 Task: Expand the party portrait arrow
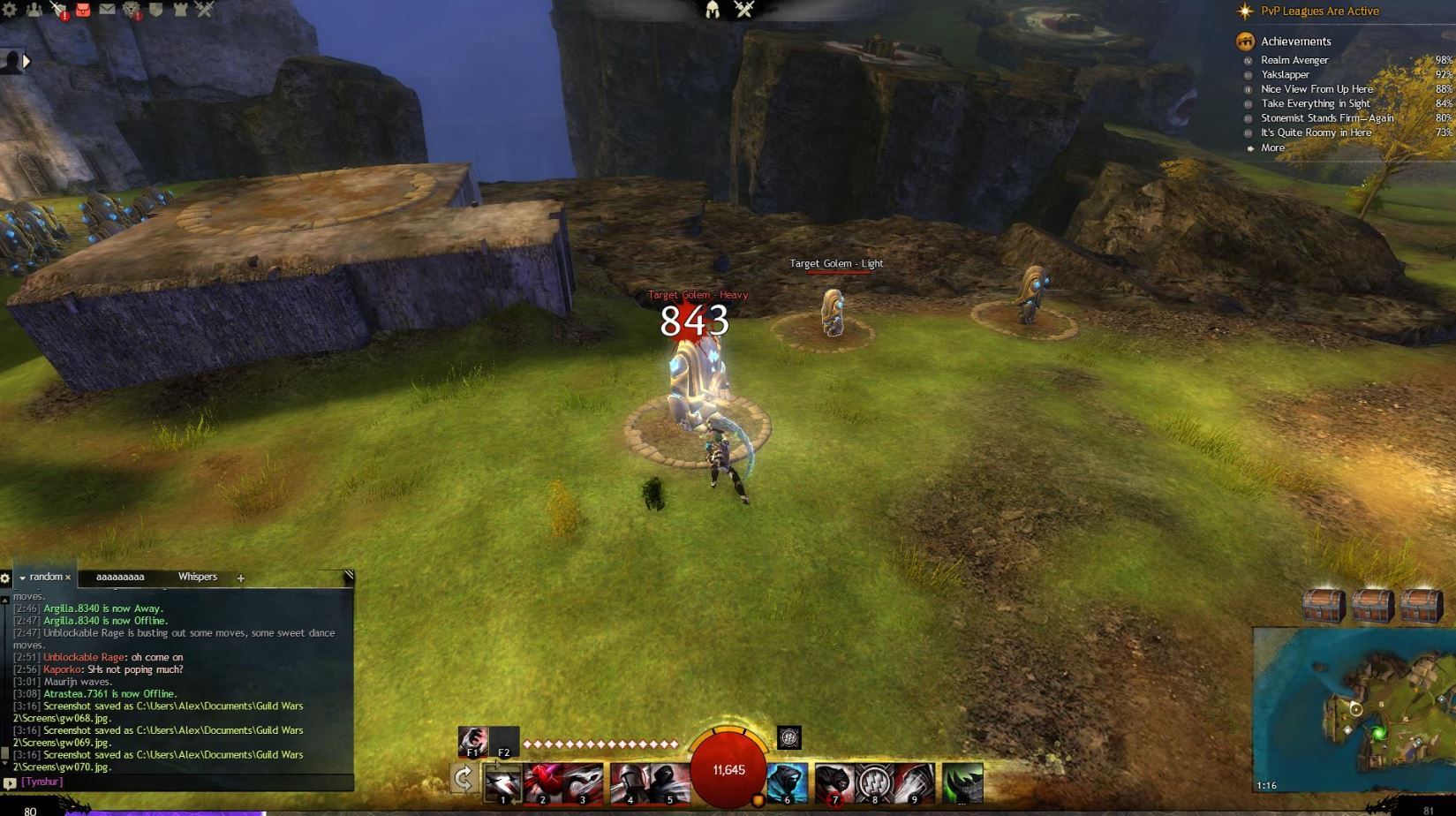pyautogui.click(x=26, y=61)
